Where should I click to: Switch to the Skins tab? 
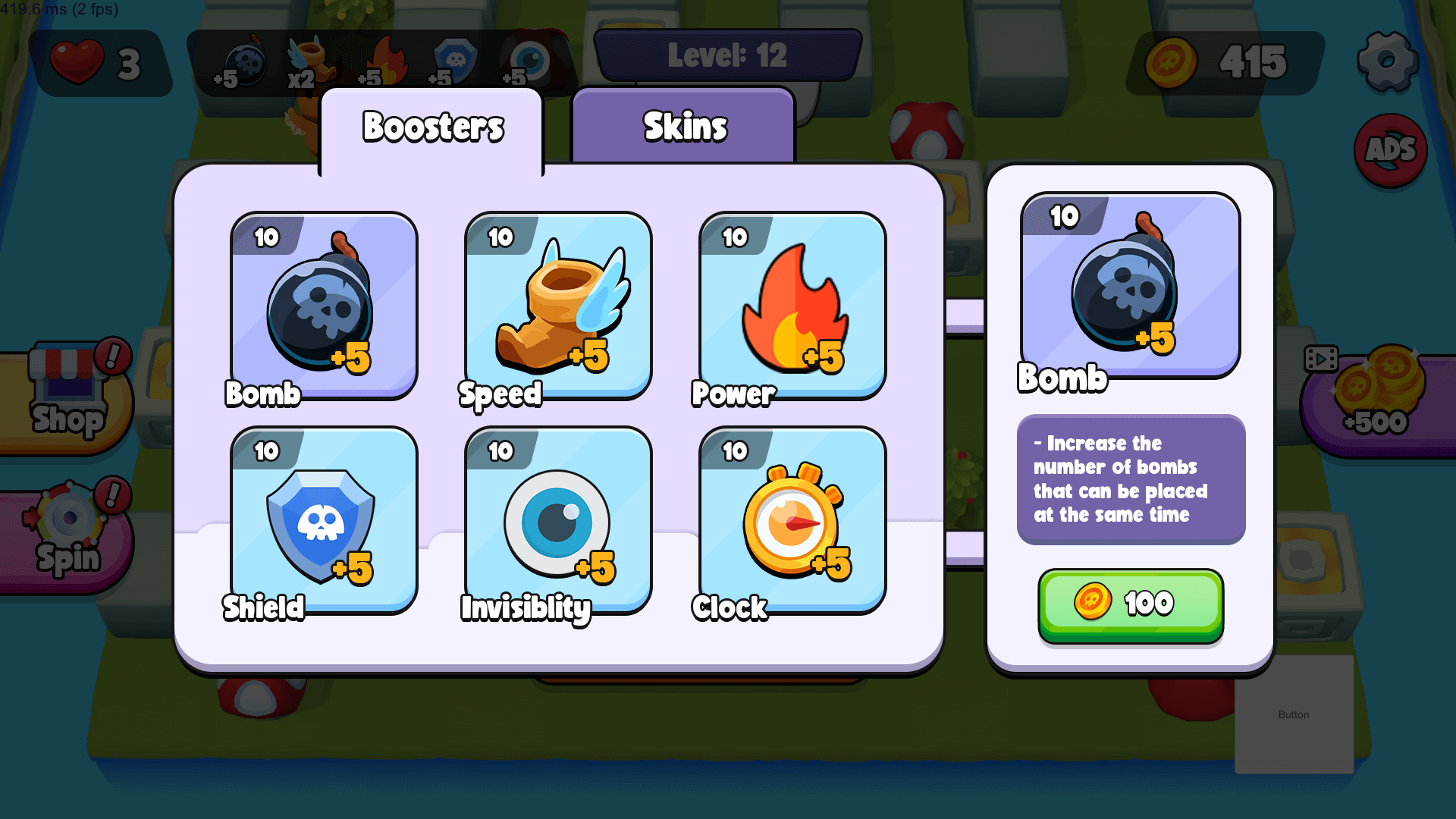point(683,126)
